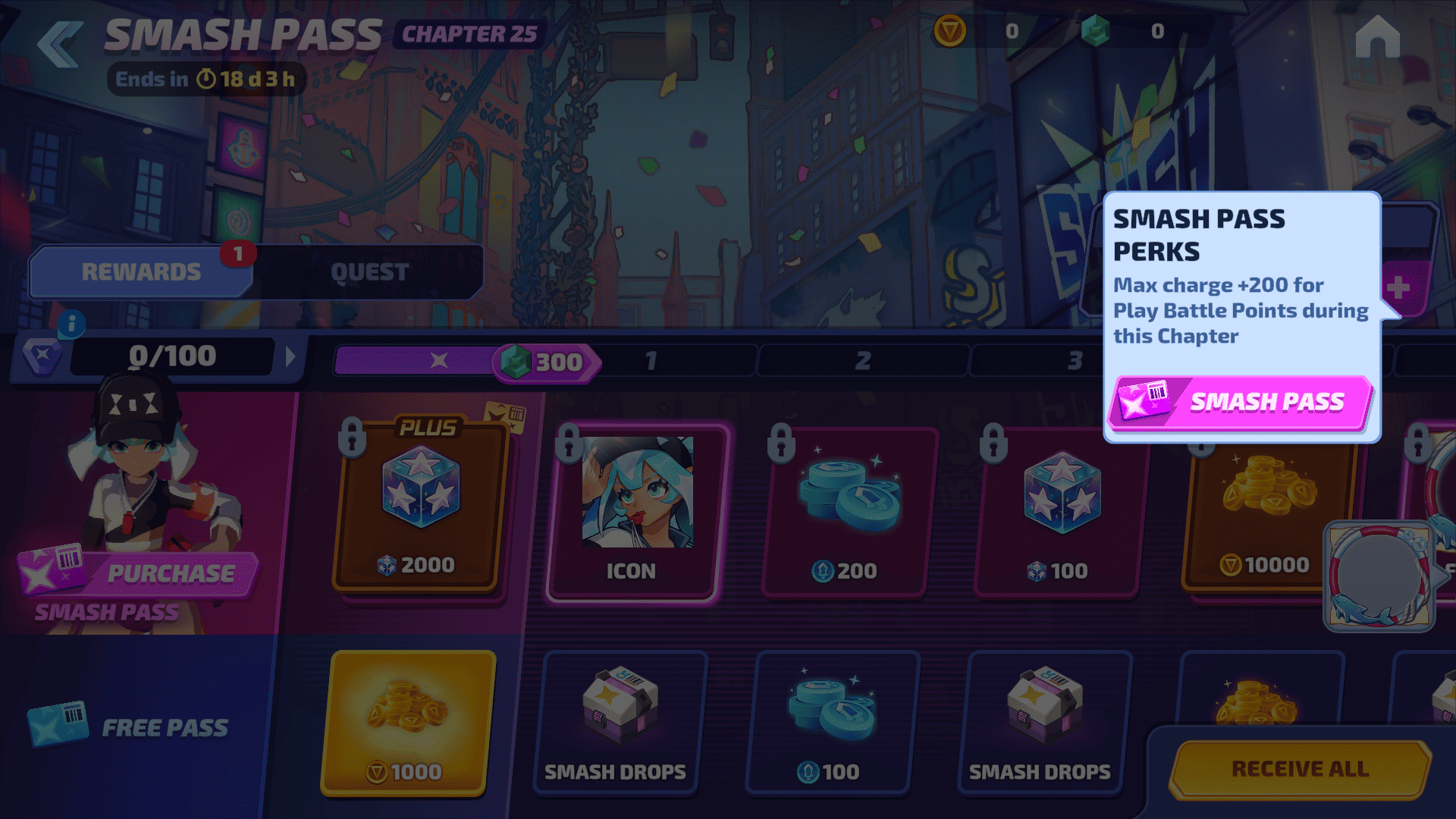Buy Smash Pass from the perks popup
1456x819 pixels.
tap(1241, 402)
